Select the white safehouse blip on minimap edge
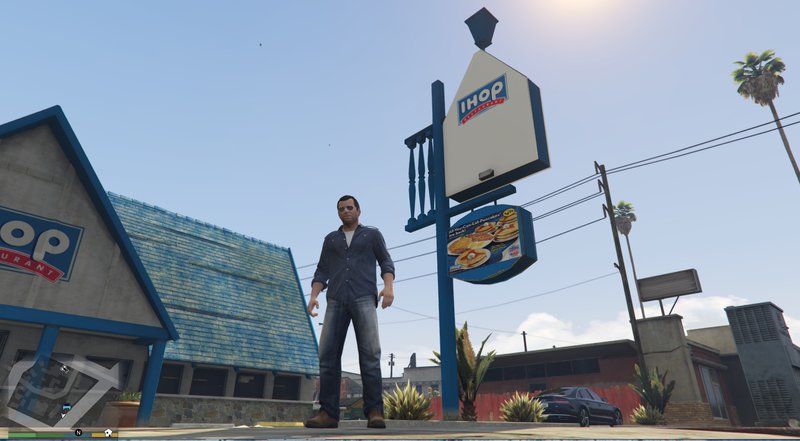 107,432
